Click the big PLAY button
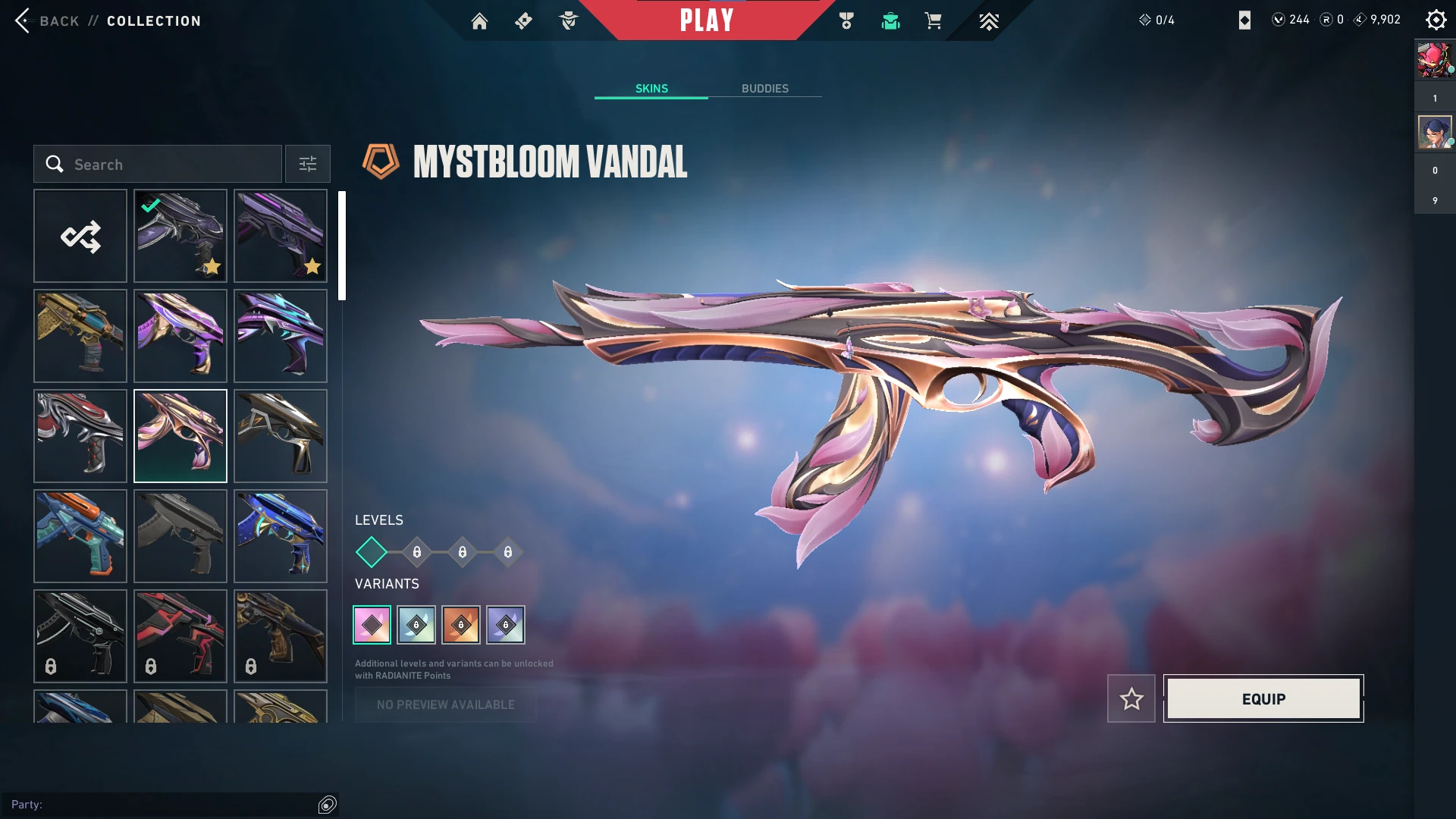Viewport: 1456px width, 819px height. point(706,20)
